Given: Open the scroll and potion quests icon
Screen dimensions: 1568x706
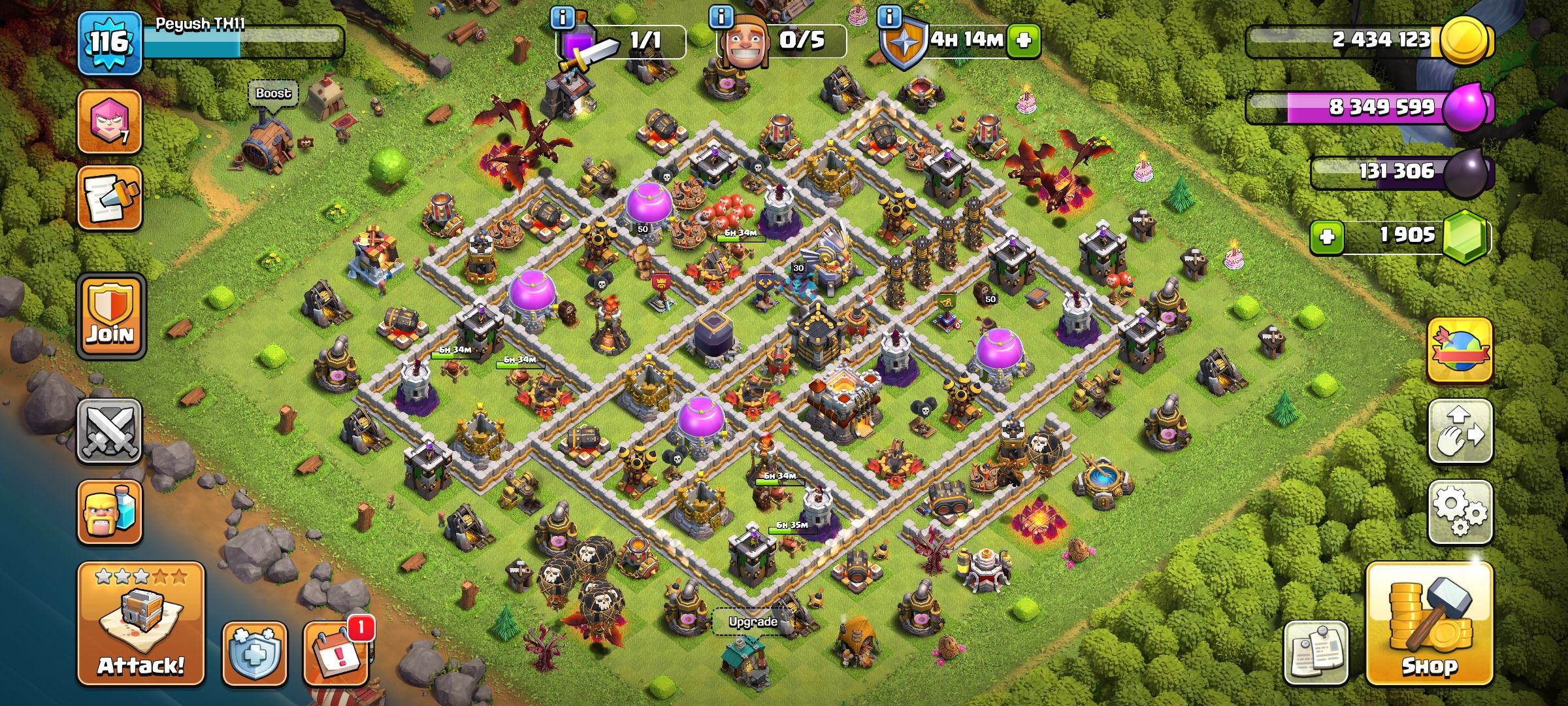Looking at the screenshot, I should (x=110, y=198).
